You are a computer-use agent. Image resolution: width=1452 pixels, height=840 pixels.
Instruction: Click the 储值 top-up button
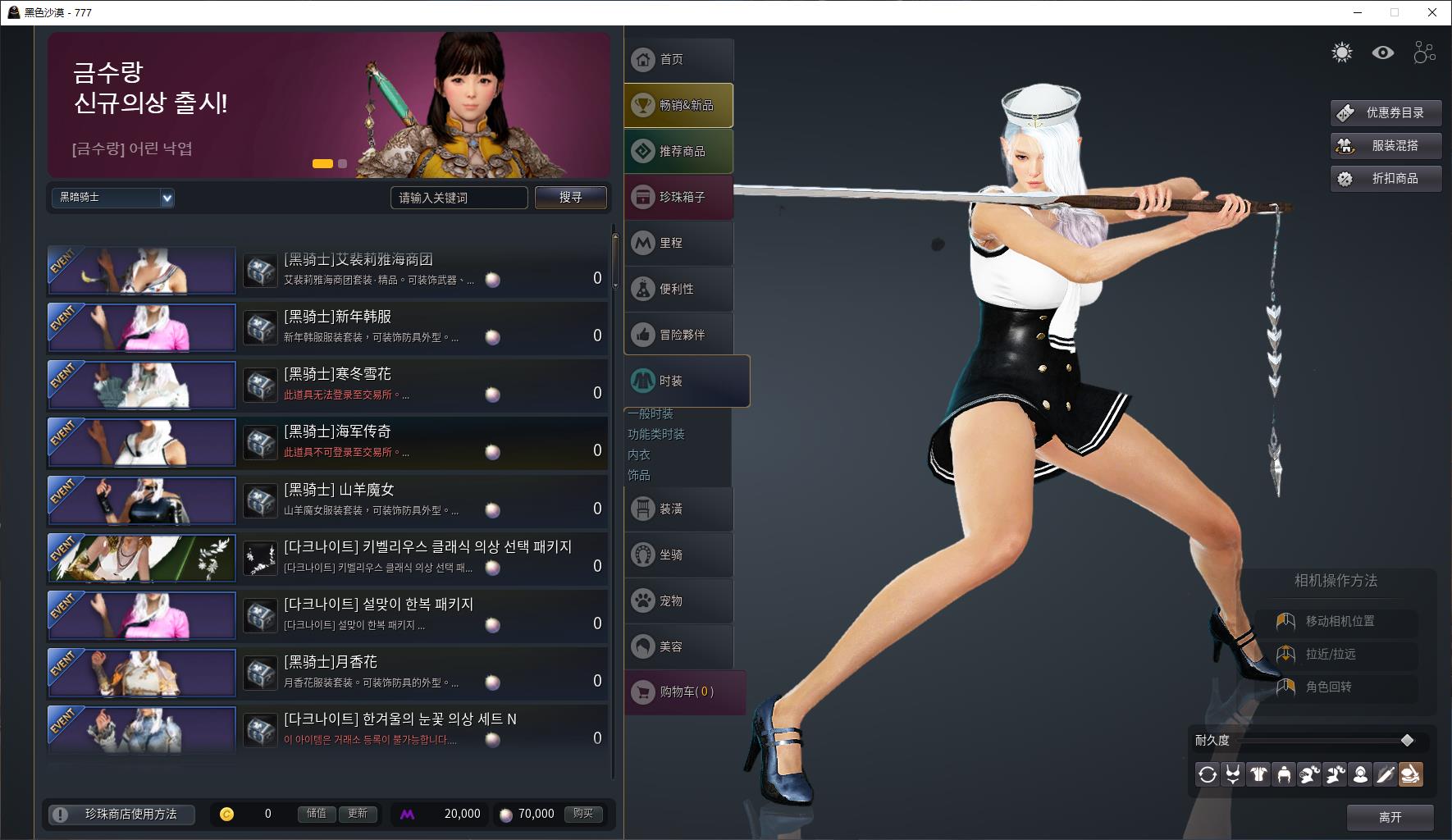coord(317,814)
